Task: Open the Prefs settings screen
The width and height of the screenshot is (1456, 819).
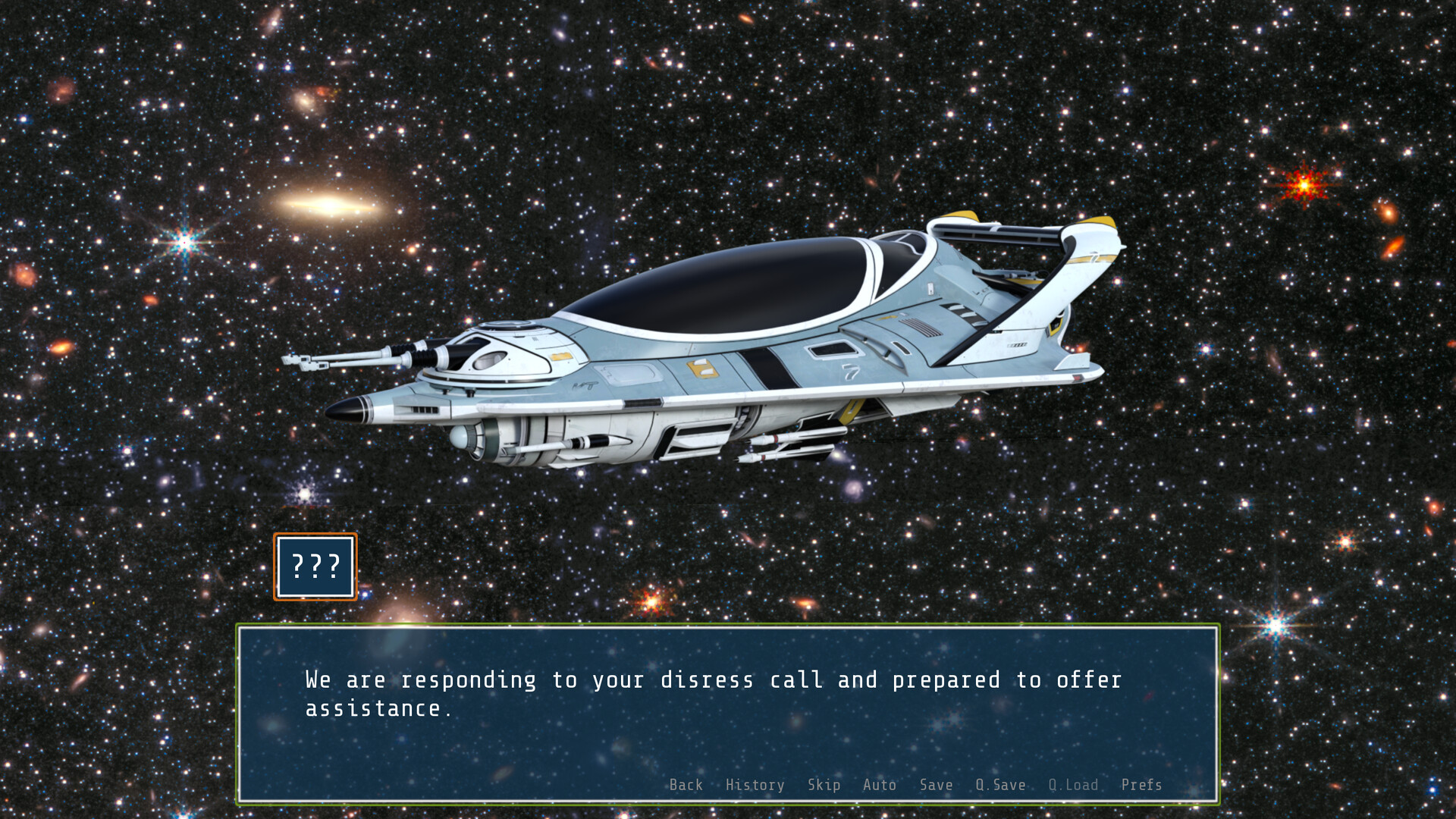Action: coord(1141,785)
